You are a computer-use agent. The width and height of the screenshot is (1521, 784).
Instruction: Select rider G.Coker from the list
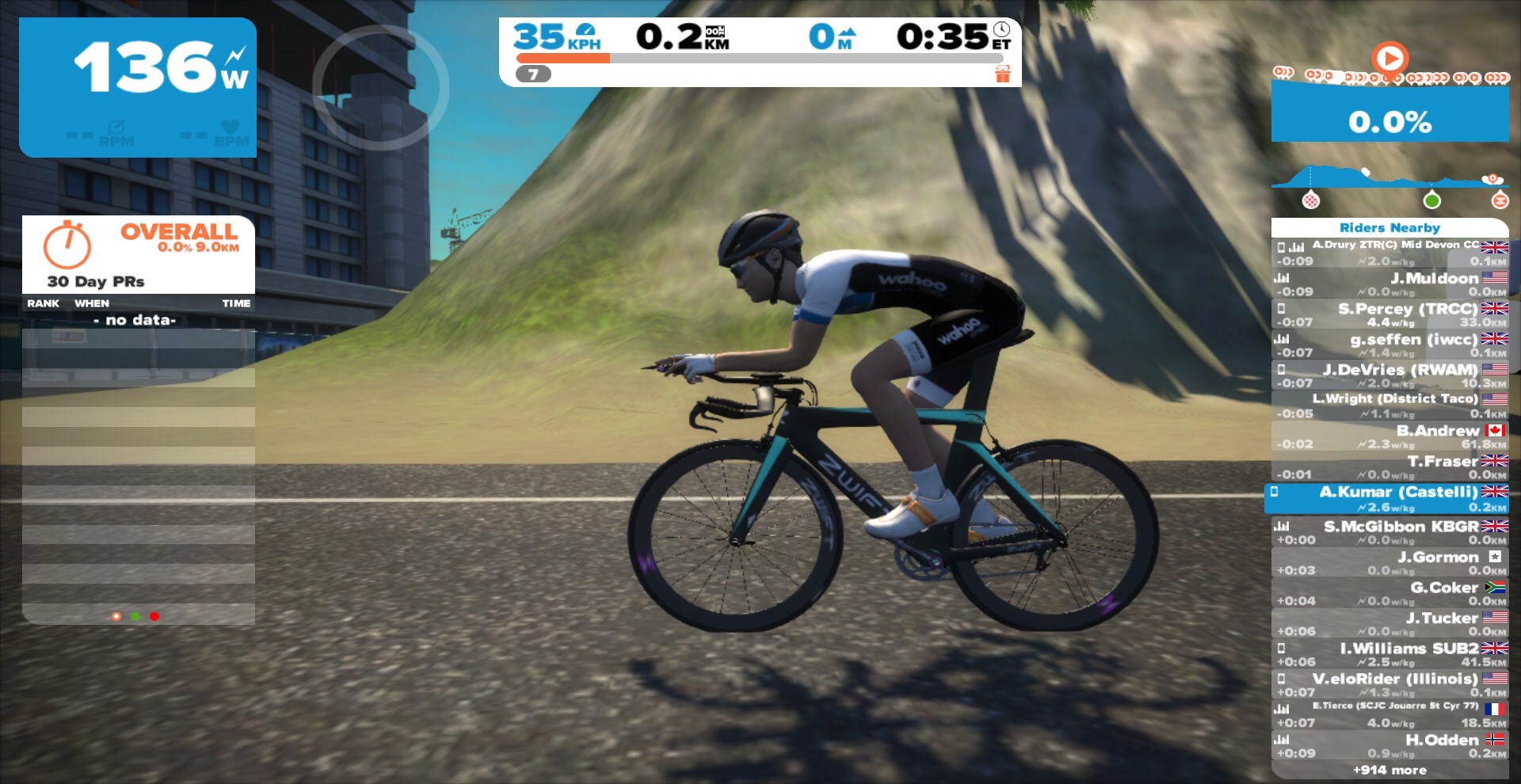point(1390,593)
